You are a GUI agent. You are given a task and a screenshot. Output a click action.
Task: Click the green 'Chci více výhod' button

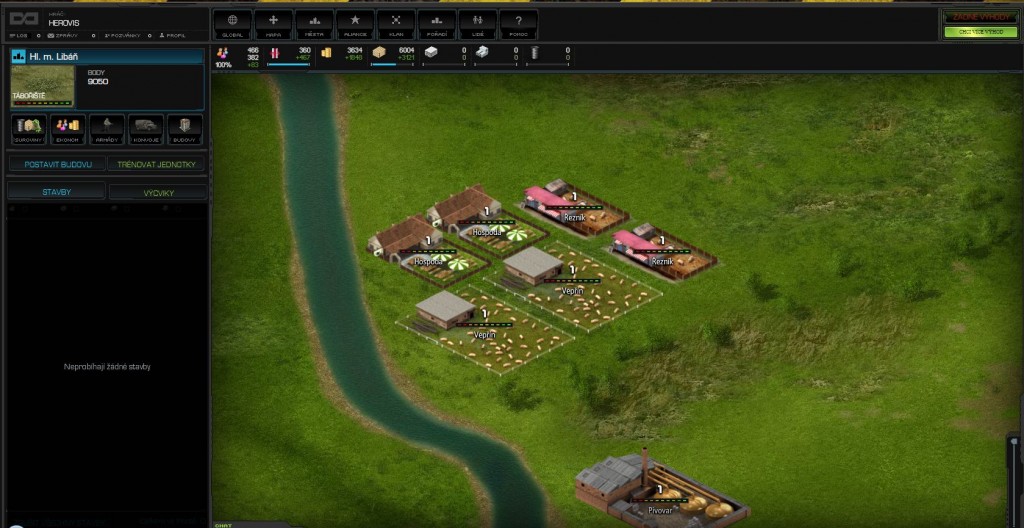tap(980, 32)
